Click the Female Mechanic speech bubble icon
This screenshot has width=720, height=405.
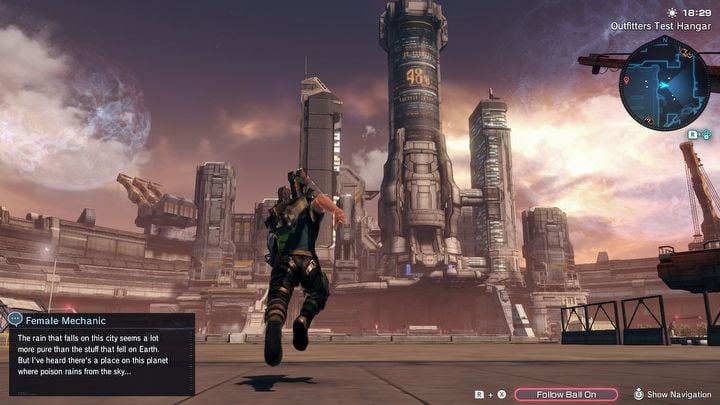click(15, 320)
